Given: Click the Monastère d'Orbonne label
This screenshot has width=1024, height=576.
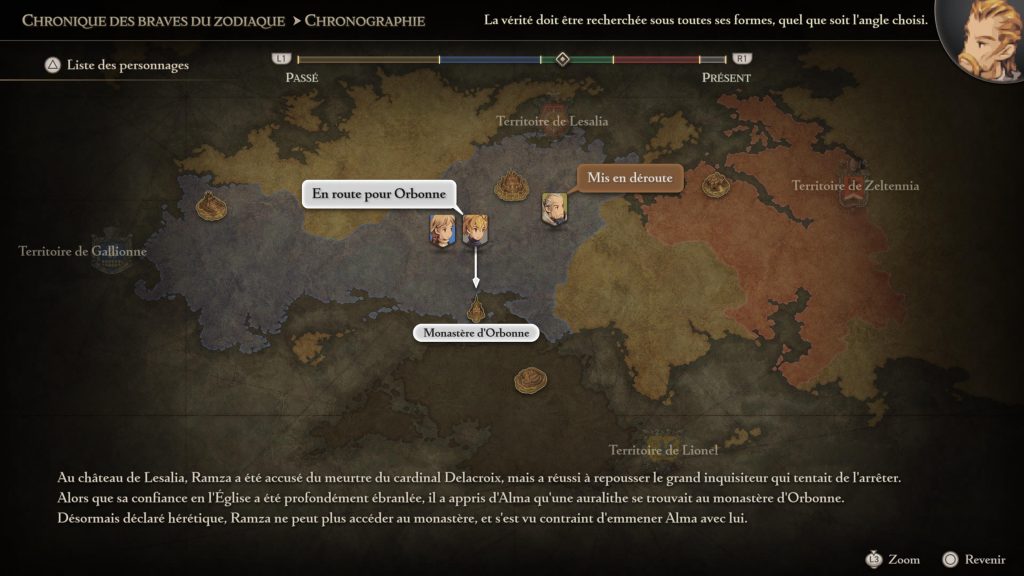Looking at the screenshot, I should pos(476,333).
